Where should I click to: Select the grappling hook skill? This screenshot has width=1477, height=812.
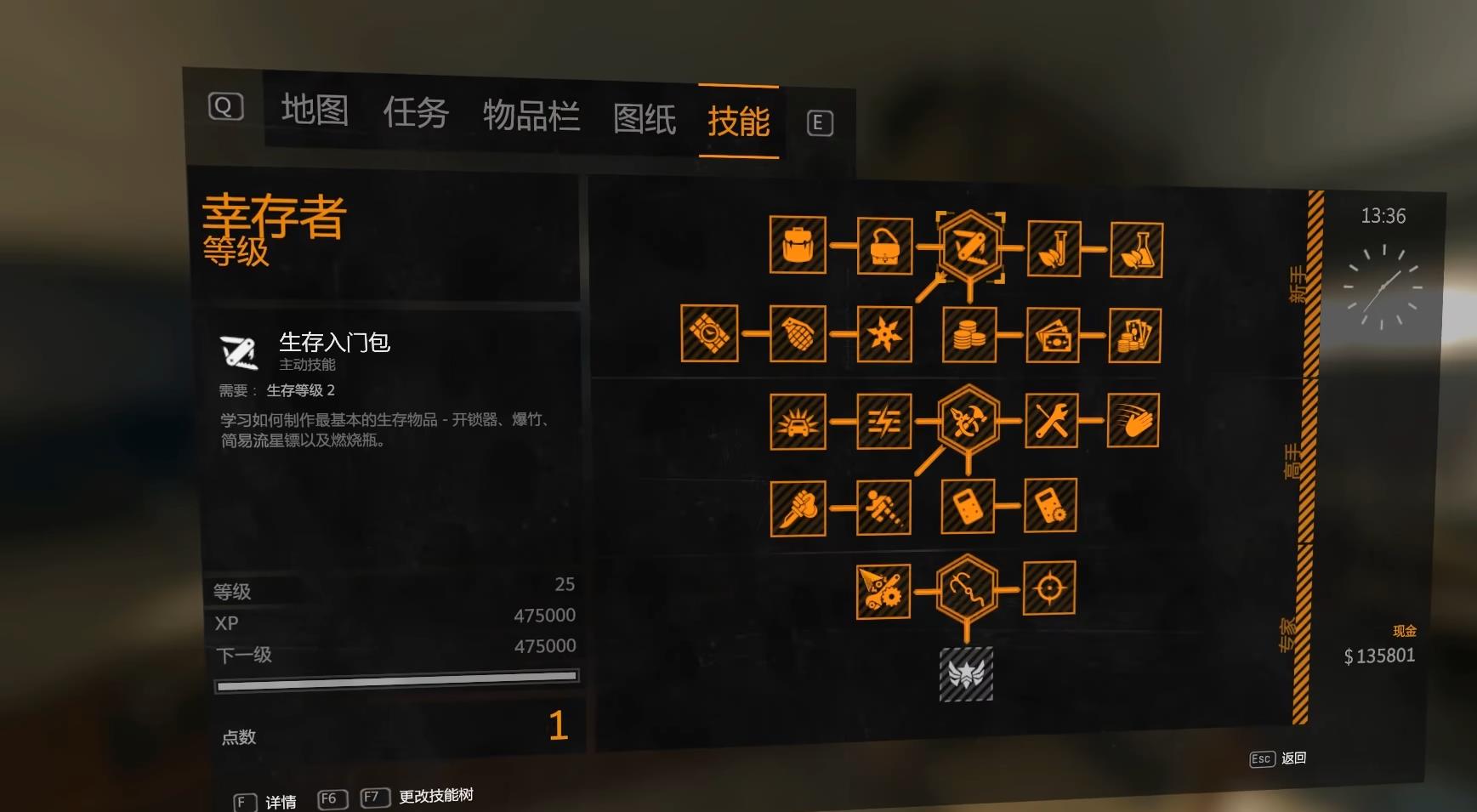coord(967,588)
